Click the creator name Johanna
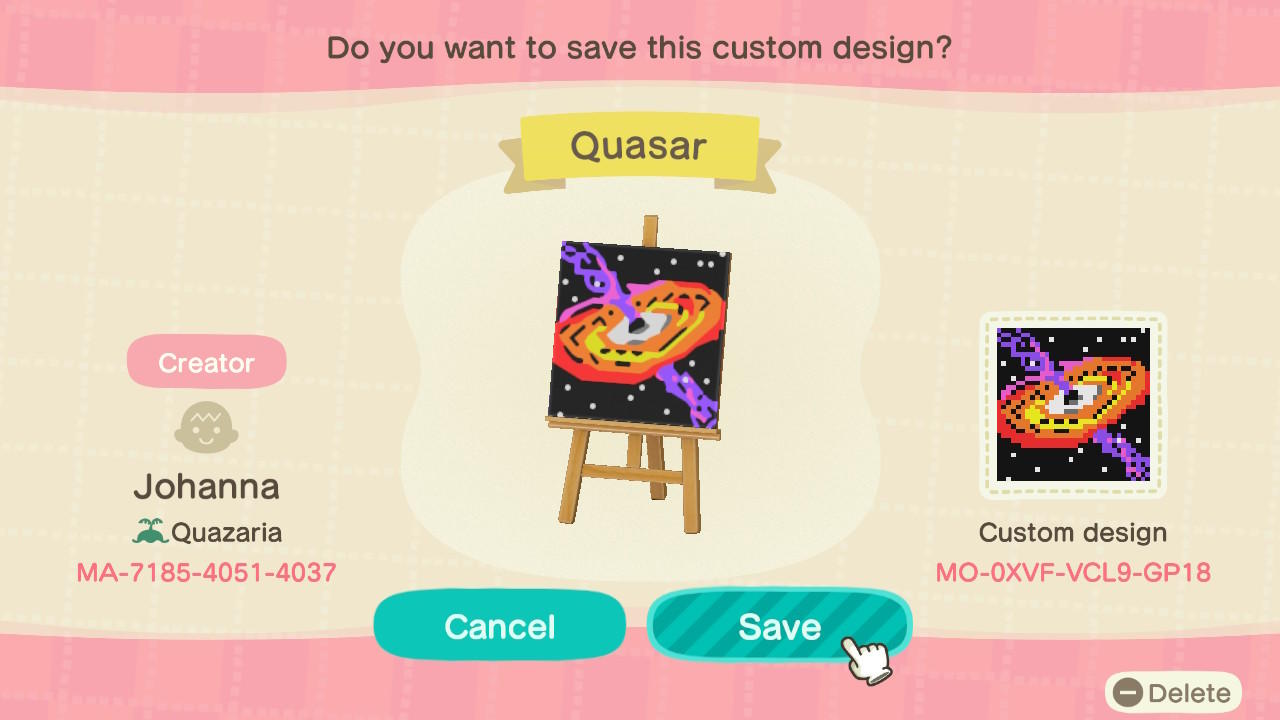Image resolution: width=1280 pixels, height=720 pixels. click(206, 486)
